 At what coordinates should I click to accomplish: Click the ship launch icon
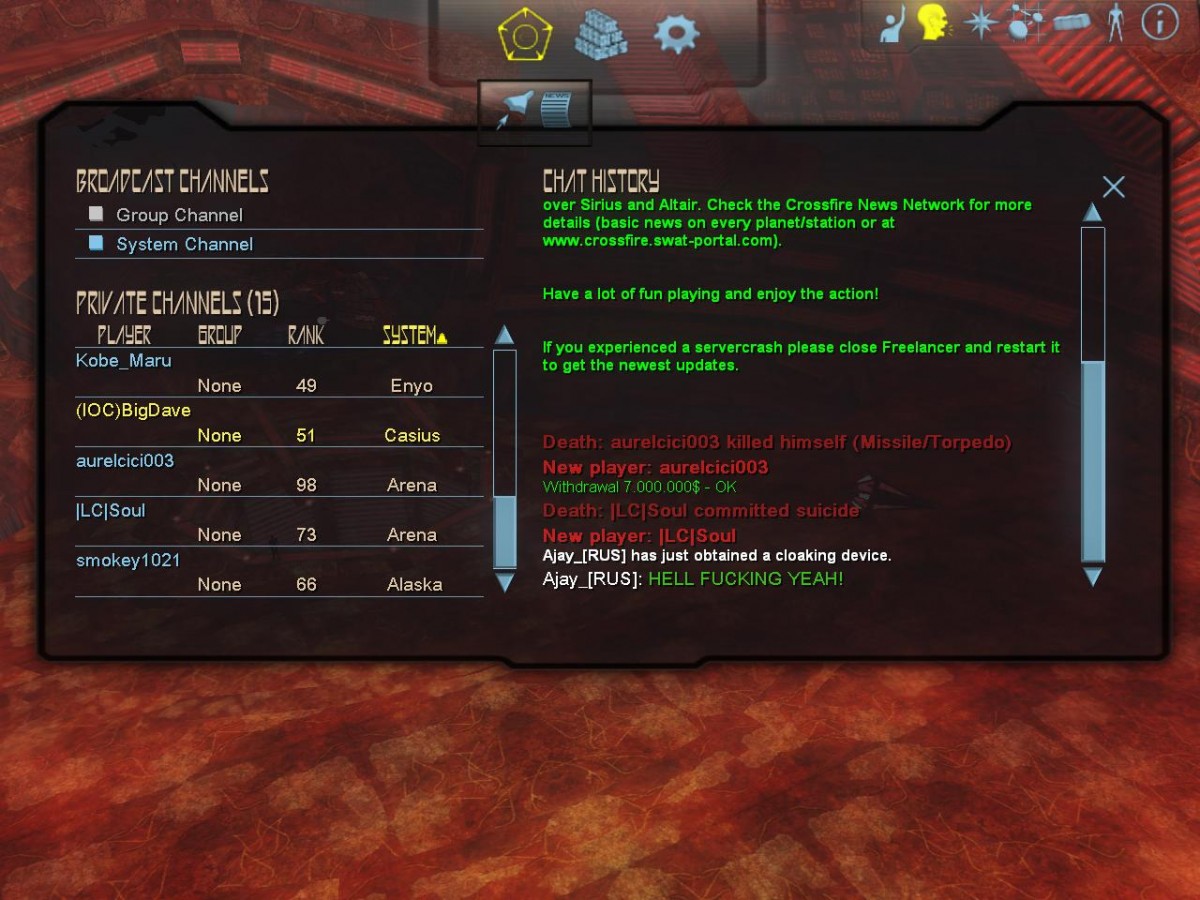(516, 109)
